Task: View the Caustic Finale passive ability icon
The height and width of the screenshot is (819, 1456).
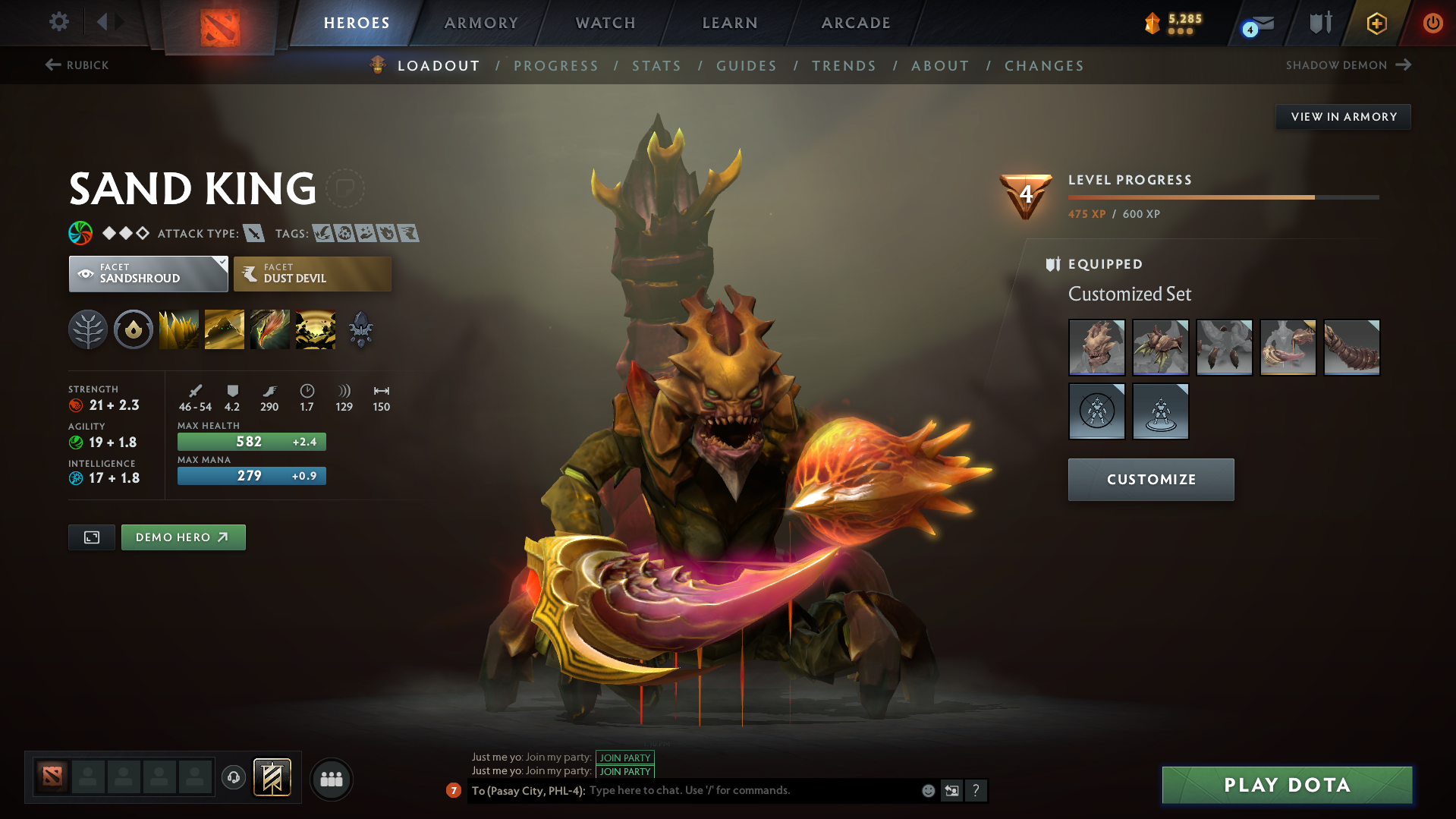Action: [x=269, y=329]
